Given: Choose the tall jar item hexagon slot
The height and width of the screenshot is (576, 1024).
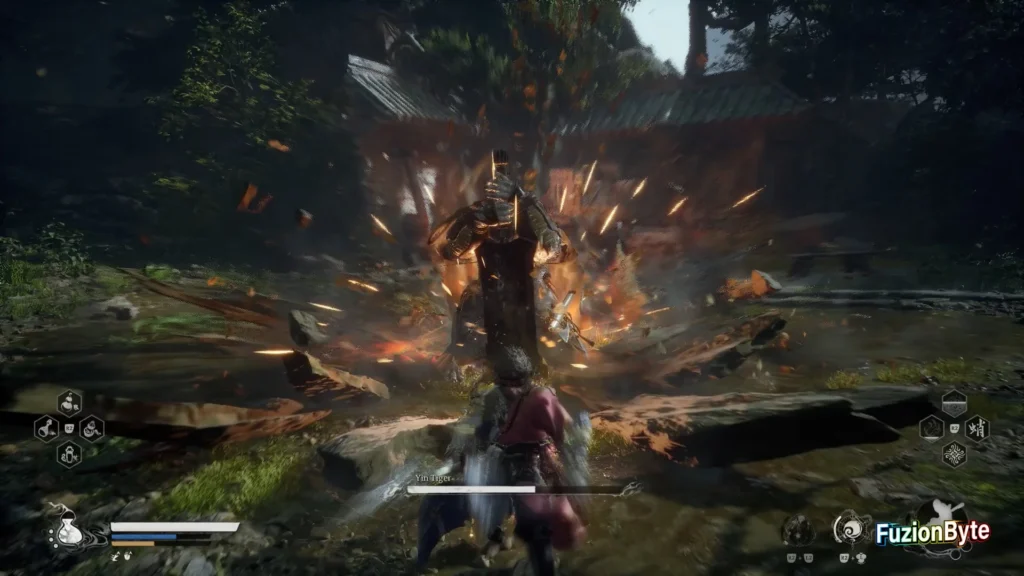Looking at the screenshot, I should 69,455.
